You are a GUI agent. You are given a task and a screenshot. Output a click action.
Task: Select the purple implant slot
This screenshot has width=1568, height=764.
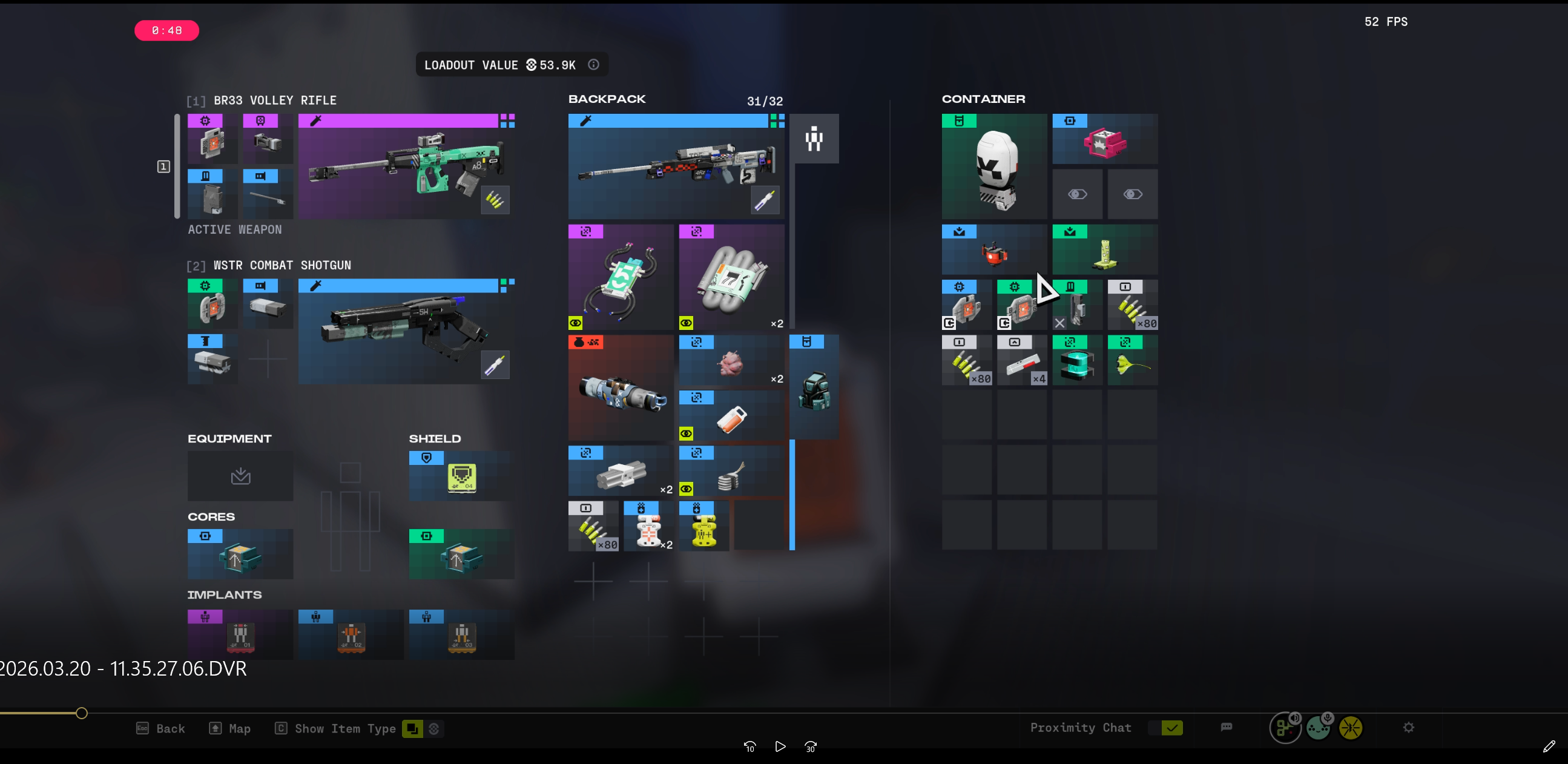point(240,634)
